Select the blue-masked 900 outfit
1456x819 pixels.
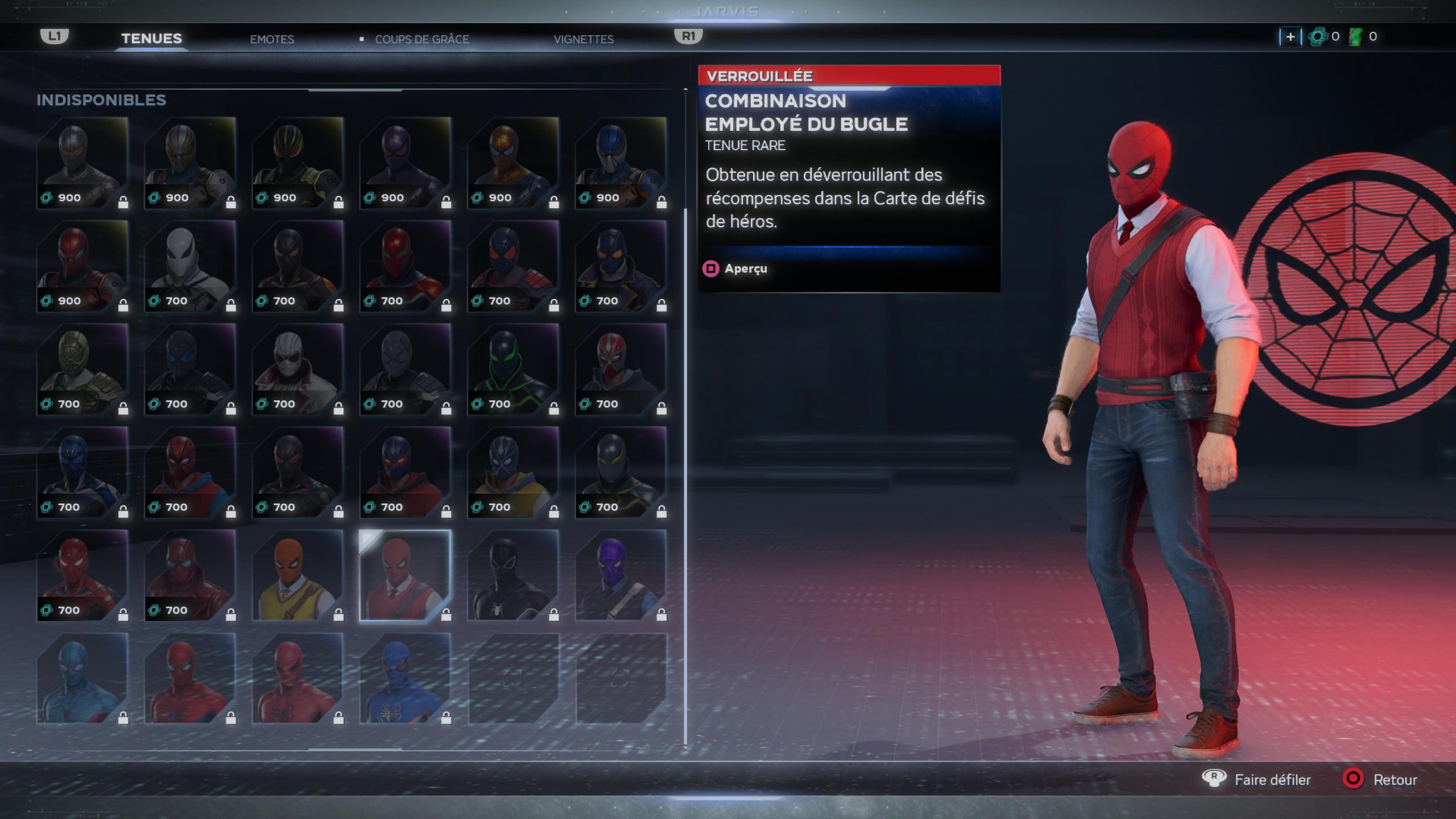tap(621, 163)
